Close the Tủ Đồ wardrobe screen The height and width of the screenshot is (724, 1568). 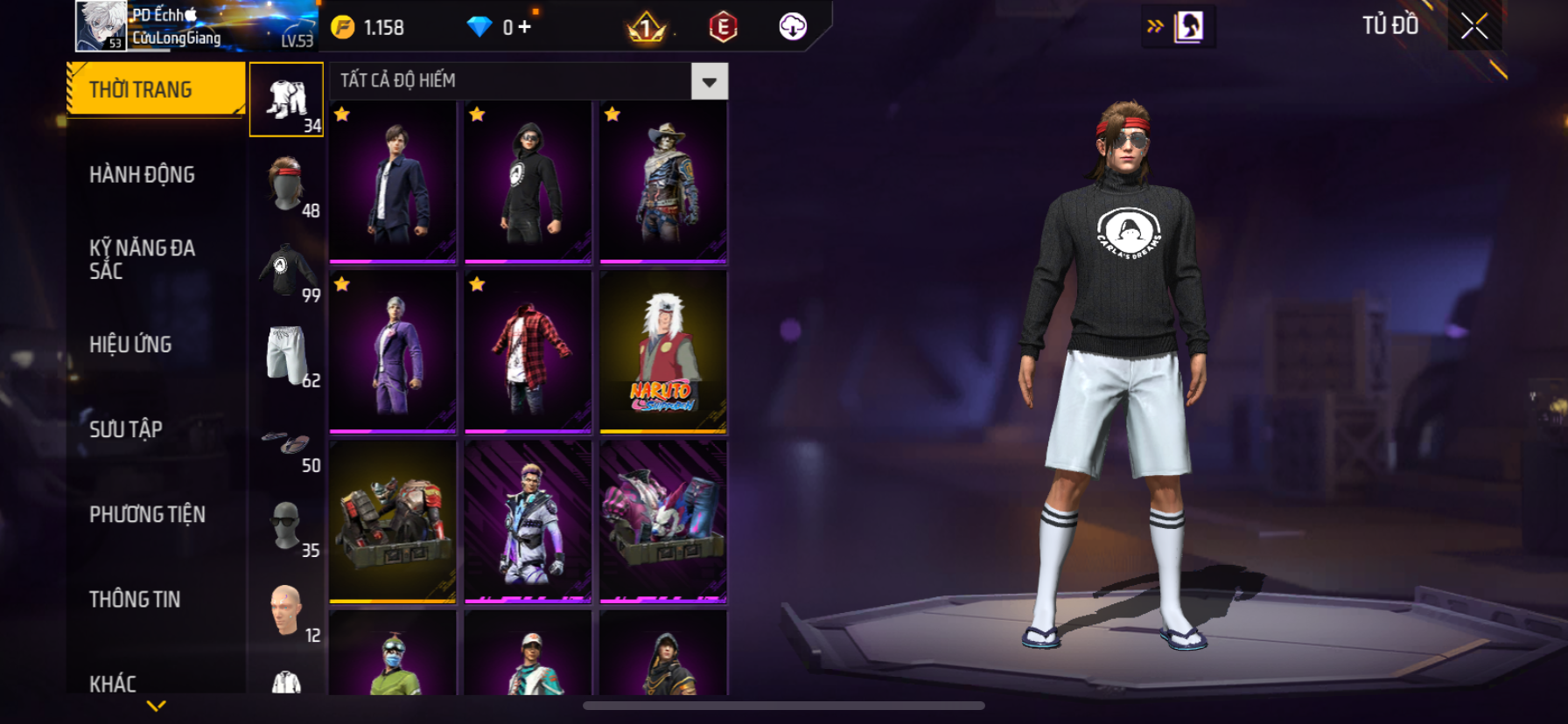pos(1474,26)
